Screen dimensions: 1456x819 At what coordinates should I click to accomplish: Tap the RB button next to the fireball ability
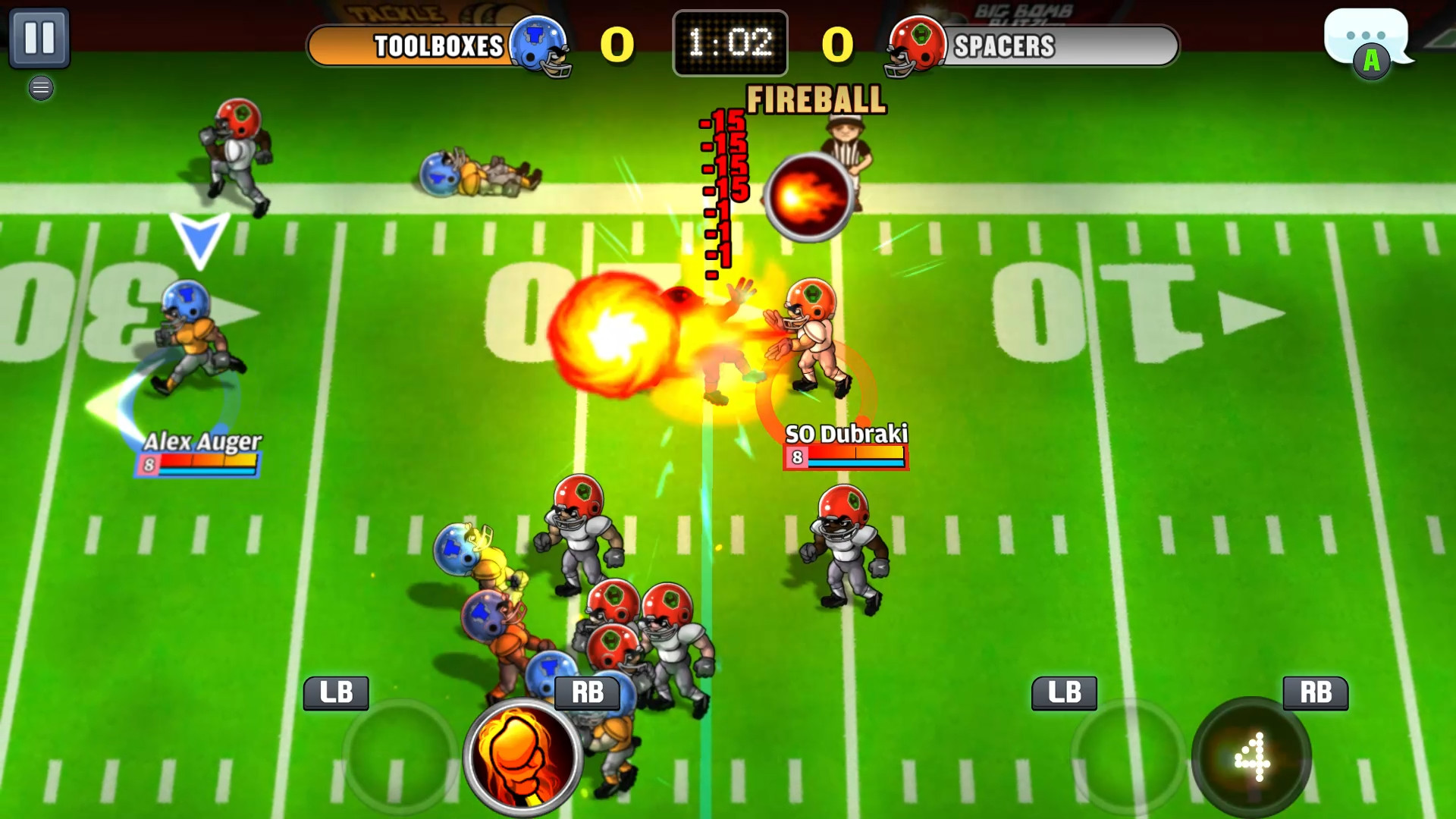click(x=588, y=692)
